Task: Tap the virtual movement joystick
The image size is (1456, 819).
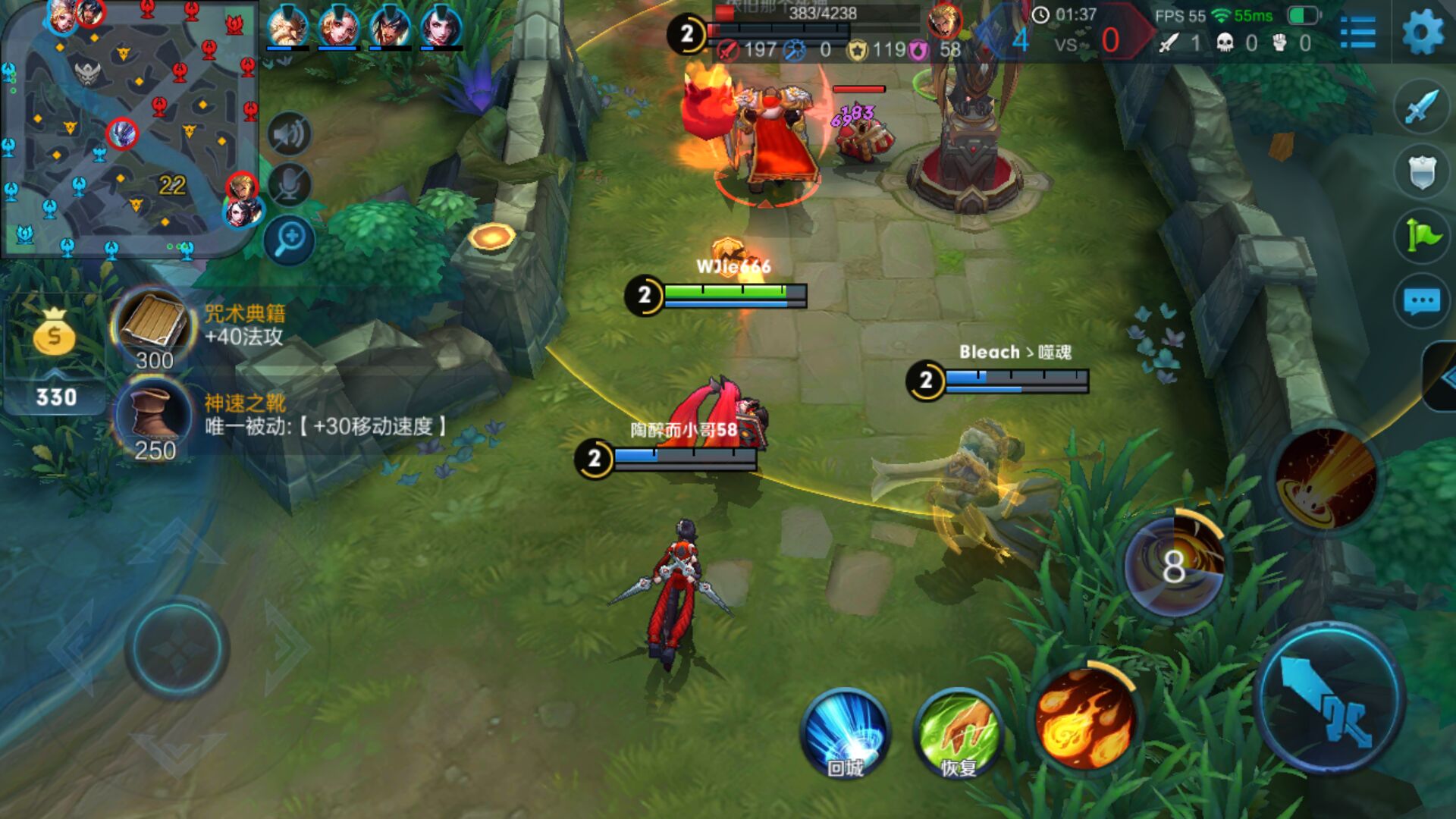Action: [177, 648]
